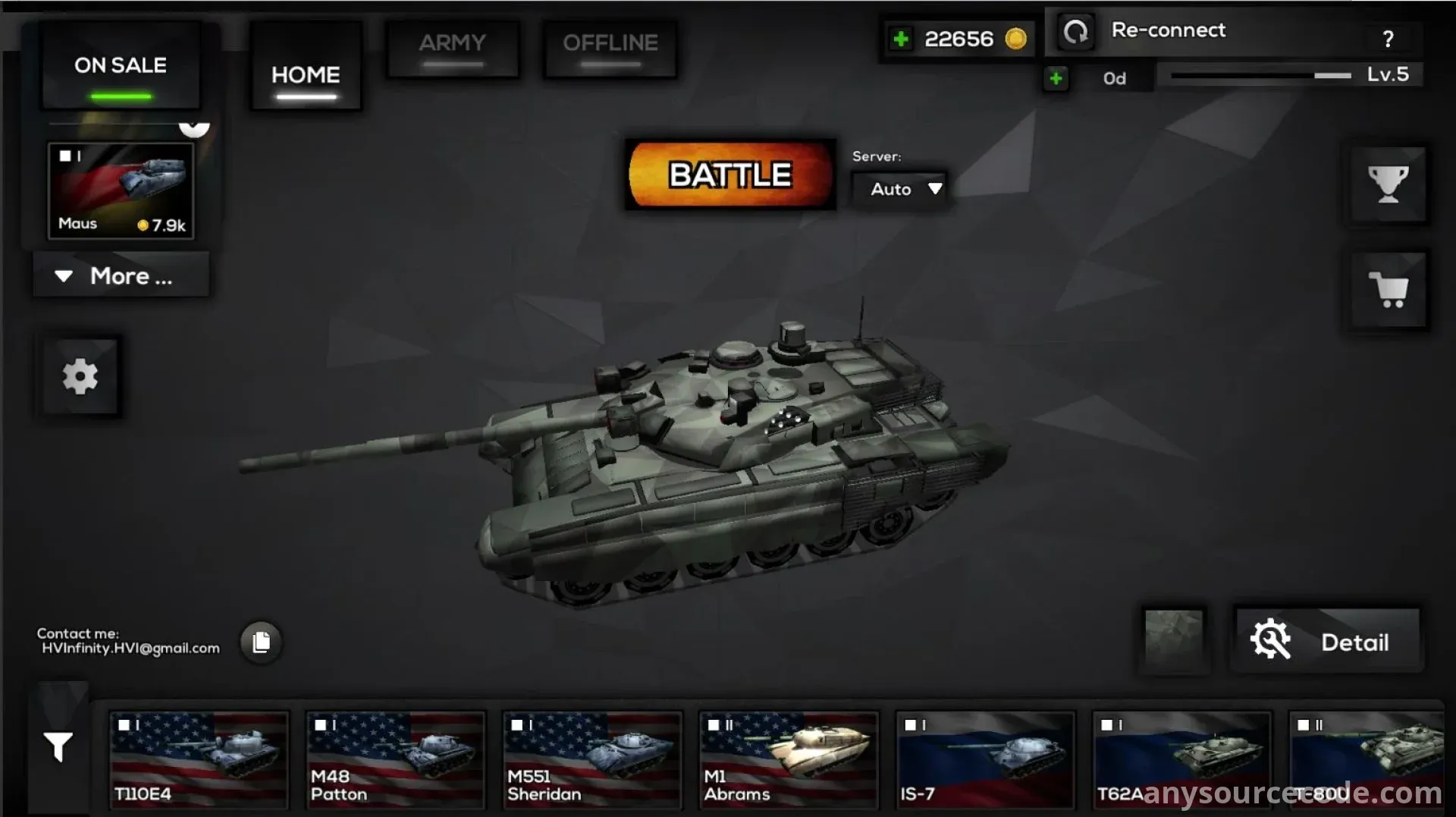Pick the IS-7 tank

(985, 759)
